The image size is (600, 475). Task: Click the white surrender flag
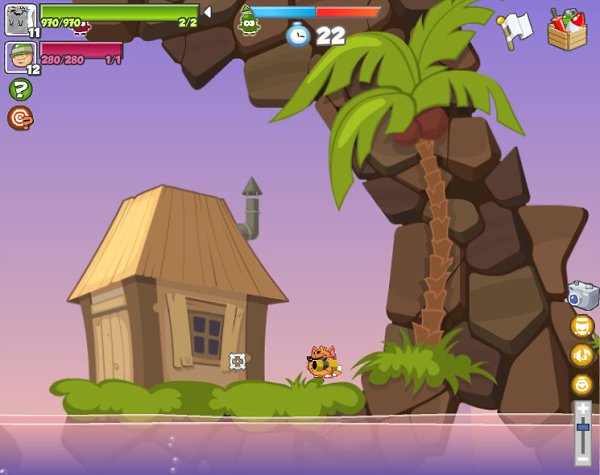pyautogui.click(x=516, y=28)
